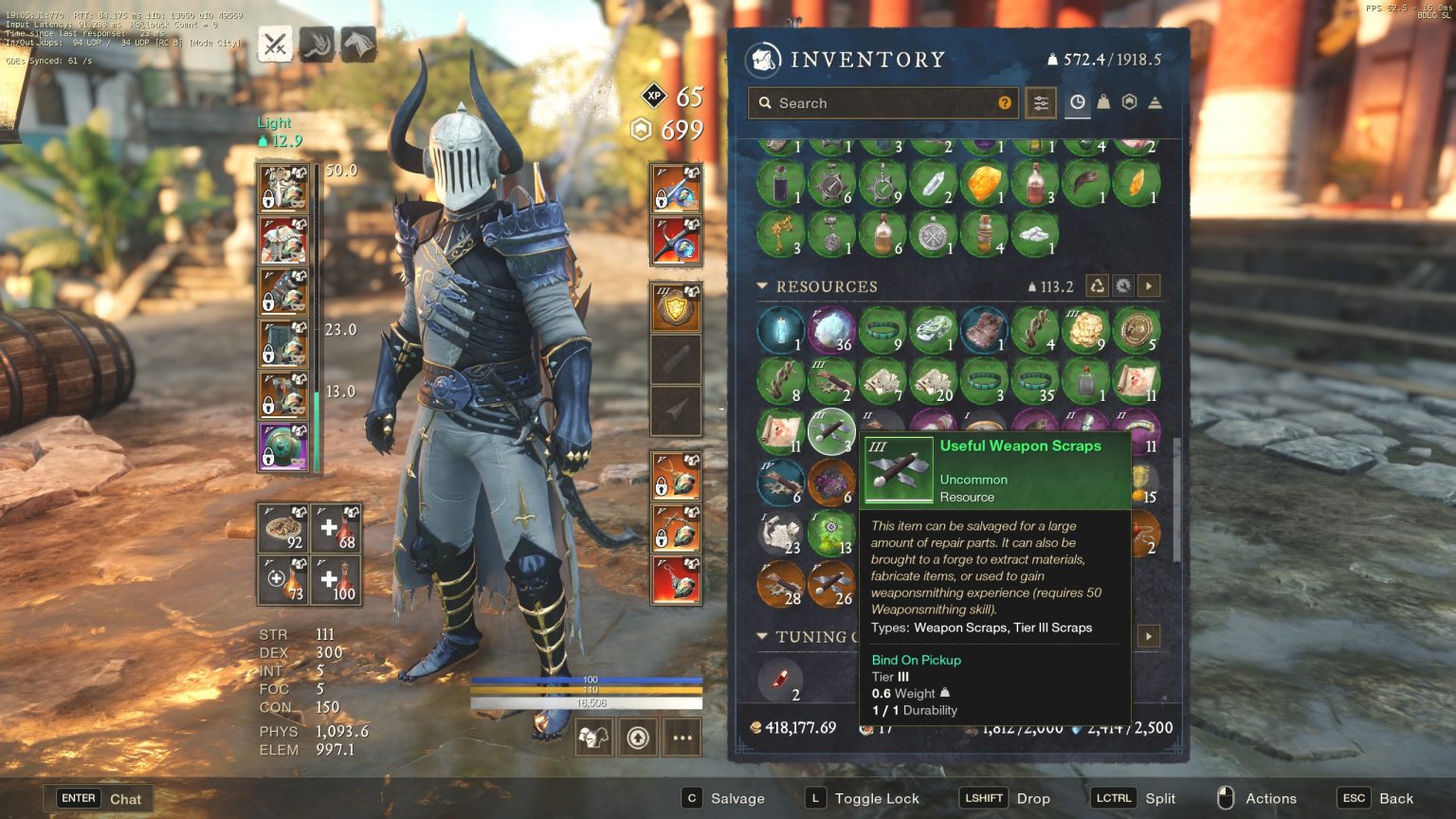Expand the Resources row with the right arrow
This screenshot has width=1456, height=819.
pos(1148,285)
